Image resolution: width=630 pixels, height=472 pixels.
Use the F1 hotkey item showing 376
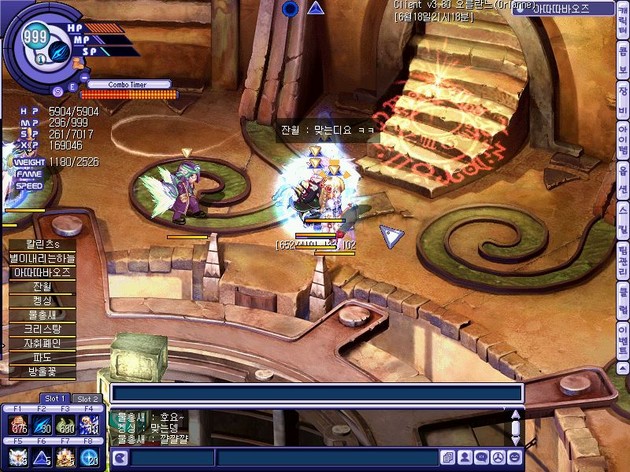18,426
